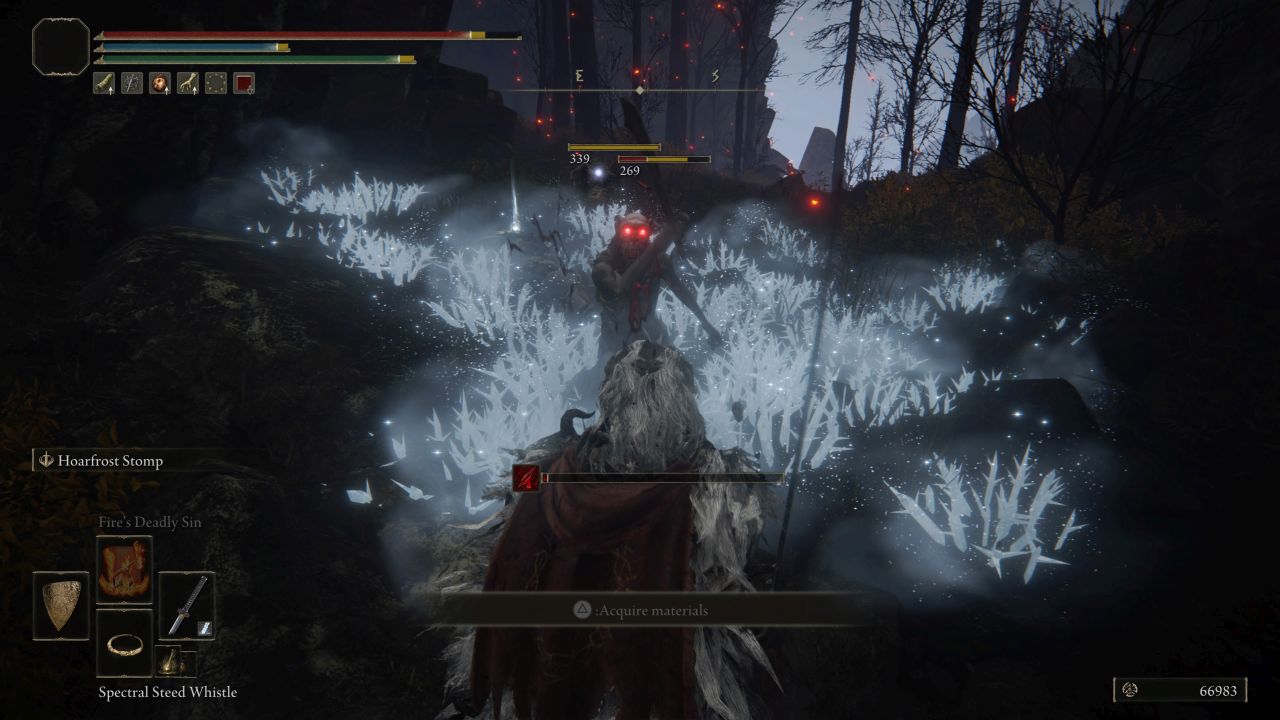This screenshot has height=720, width=1280.
Task: Select the fire pot in the quick item bar
Action: 160,83
